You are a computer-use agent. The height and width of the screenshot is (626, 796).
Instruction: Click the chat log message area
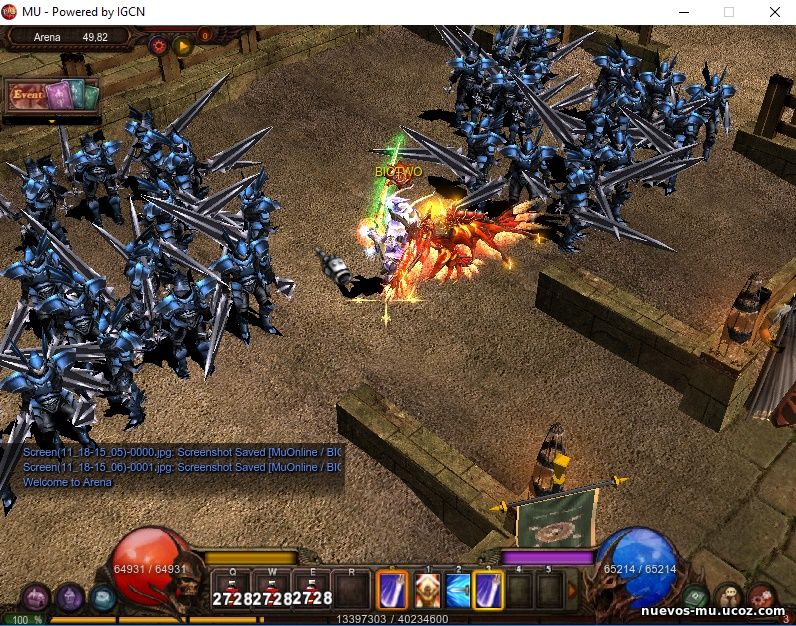coord(180,467)
